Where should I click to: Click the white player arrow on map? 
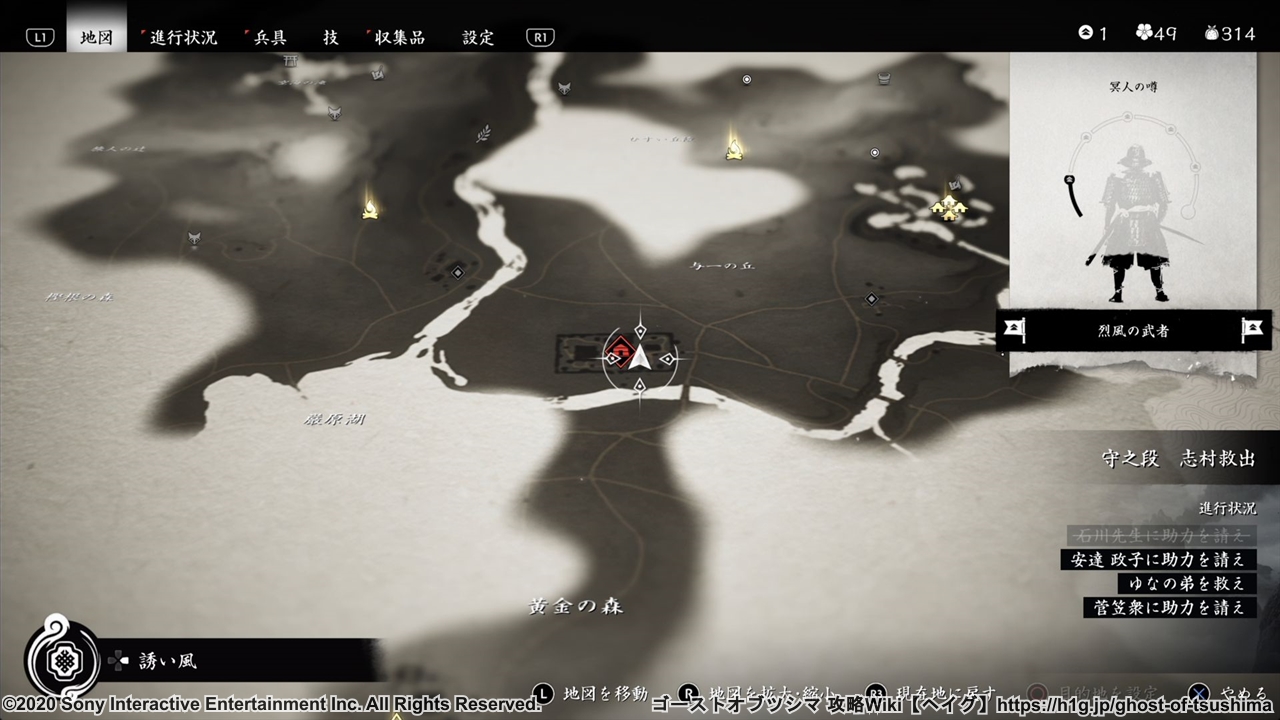640,359
